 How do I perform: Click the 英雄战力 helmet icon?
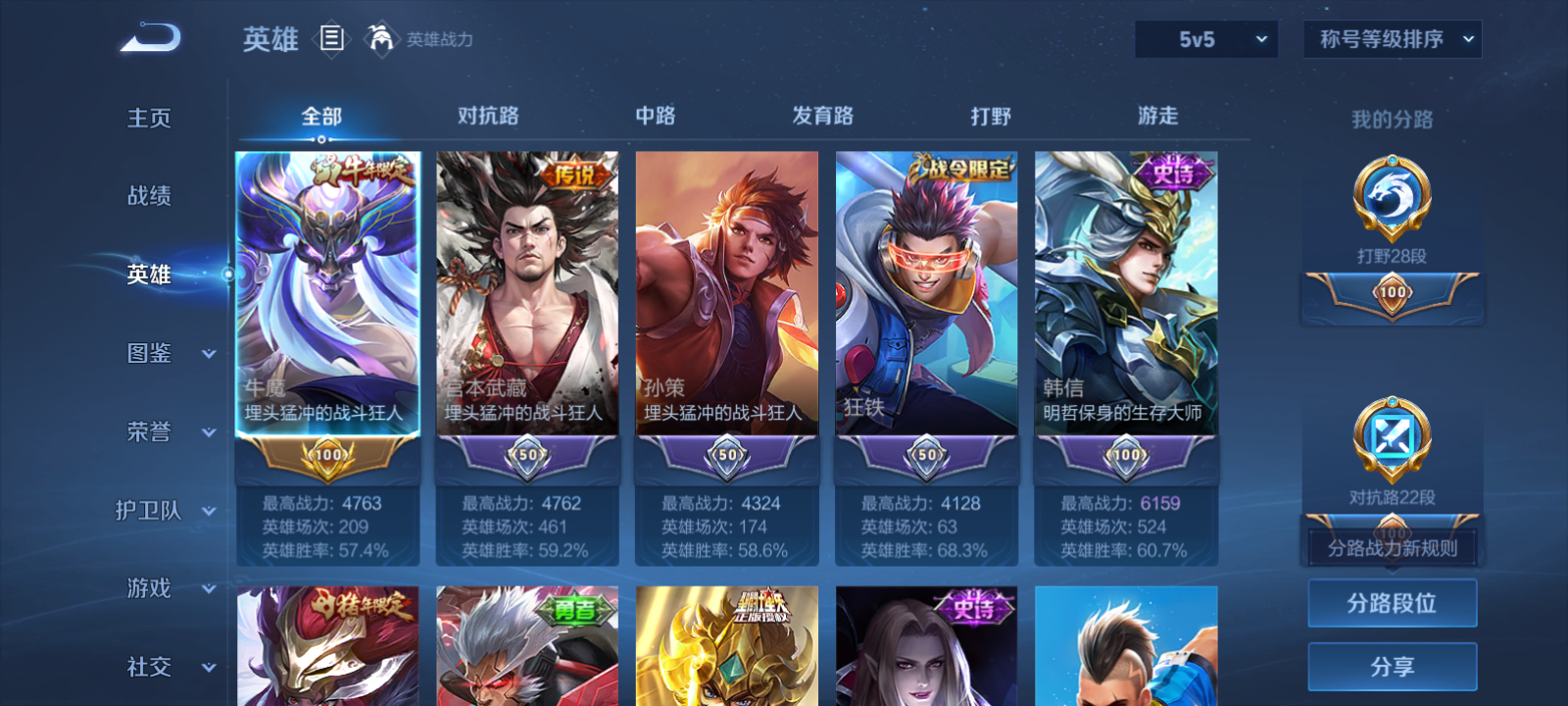point(380,39)
